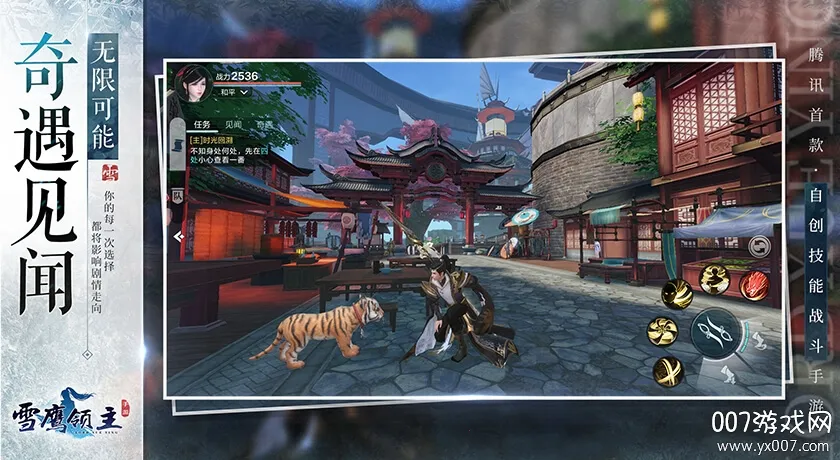Screen dimensions: 840x460
Task: Activate the red dragon skill
Action: pyautogui.click(x=753, y=284)
